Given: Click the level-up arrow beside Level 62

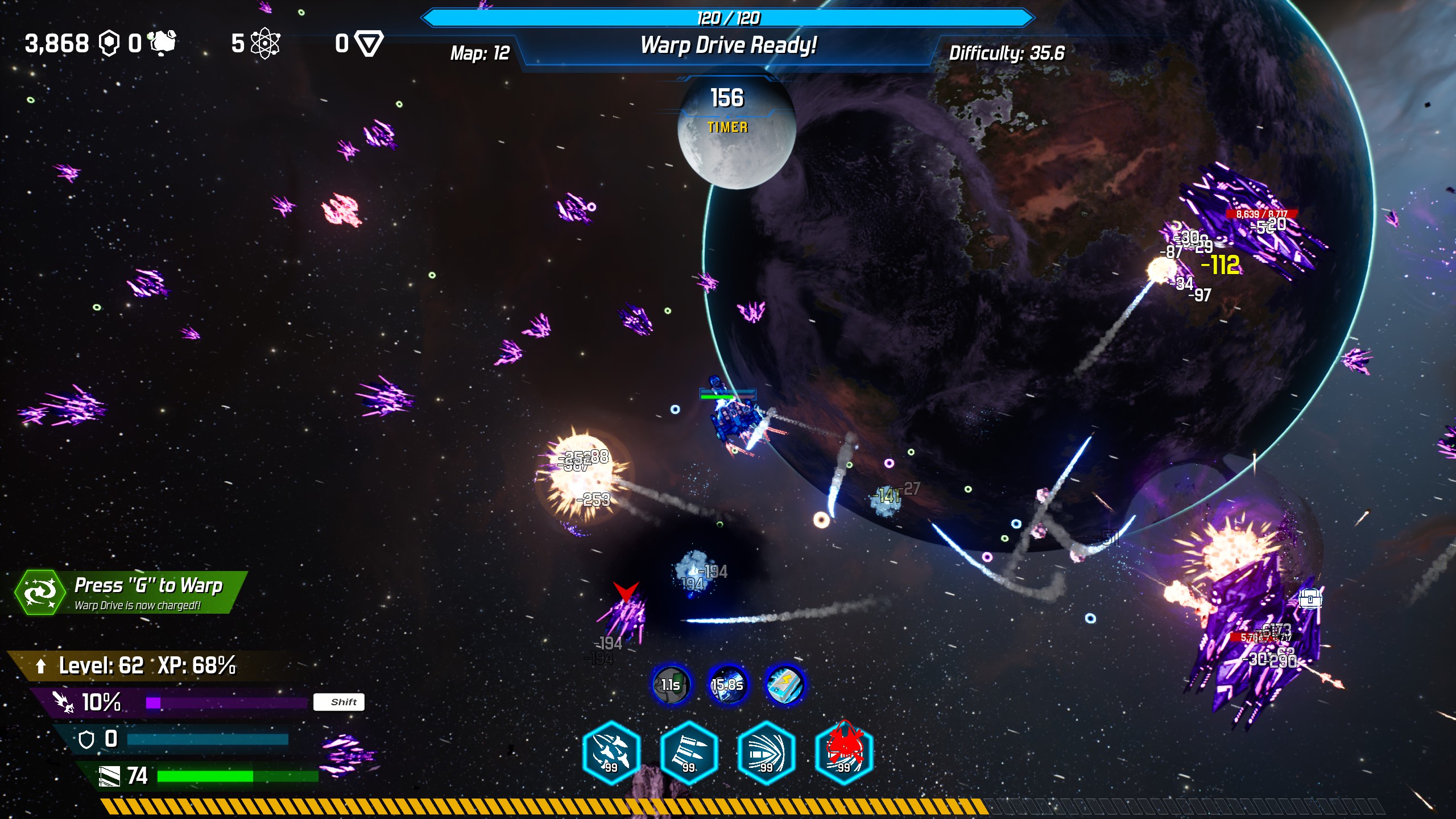Looking at the screenshot, I should pos(40,665).
